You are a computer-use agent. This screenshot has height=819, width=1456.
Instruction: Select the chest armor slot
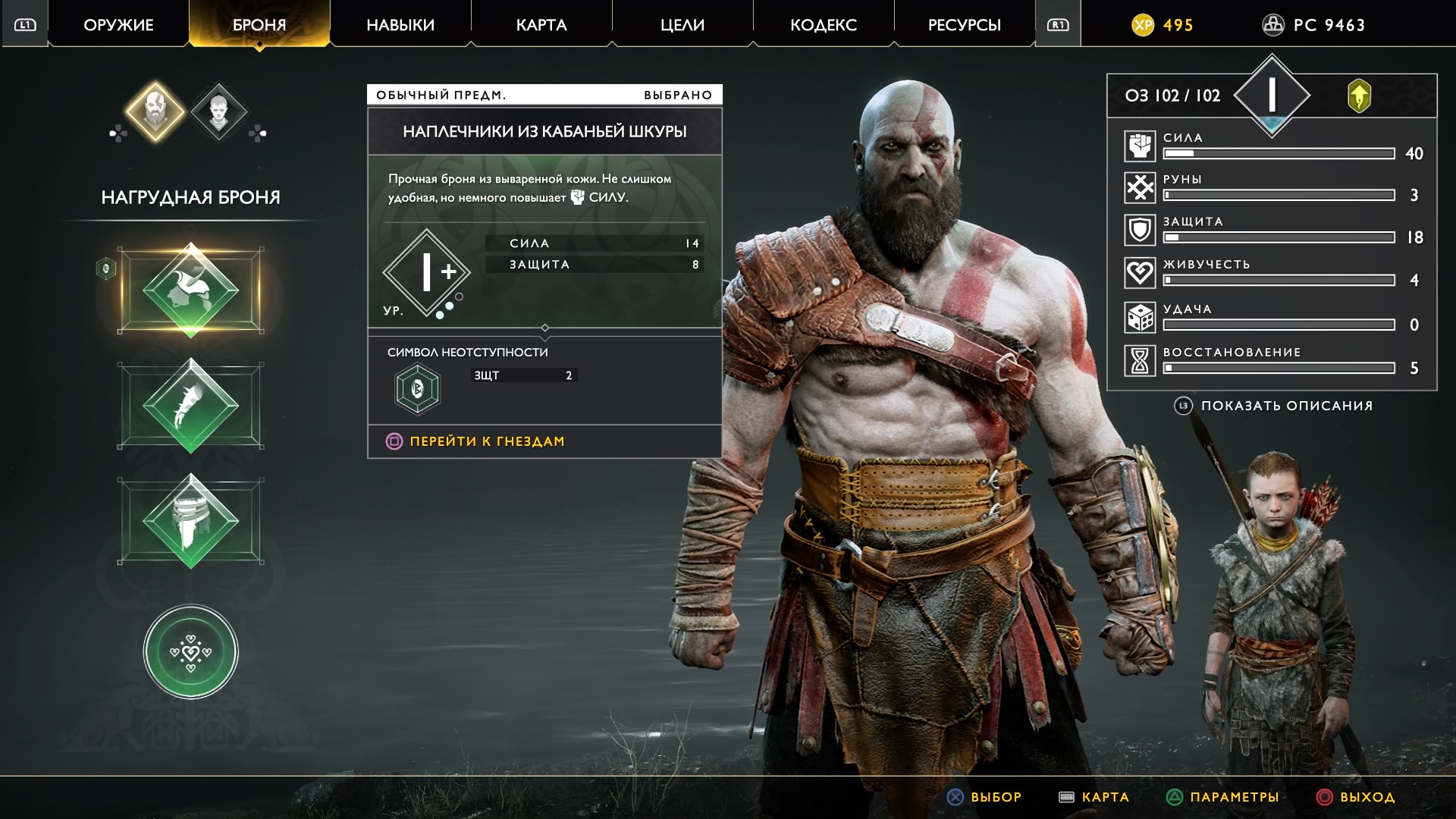pyautogui.click(x=191, y=290)
